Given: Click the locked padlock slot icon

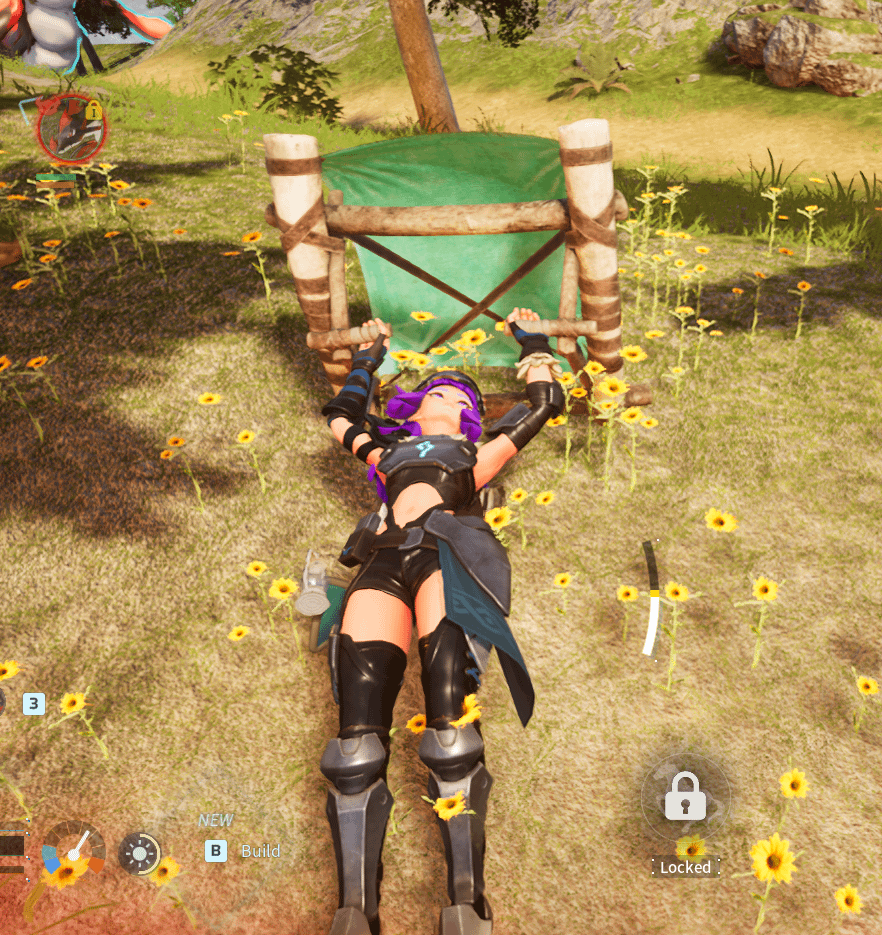Looking at the screenshot, I should pos(685,797).
